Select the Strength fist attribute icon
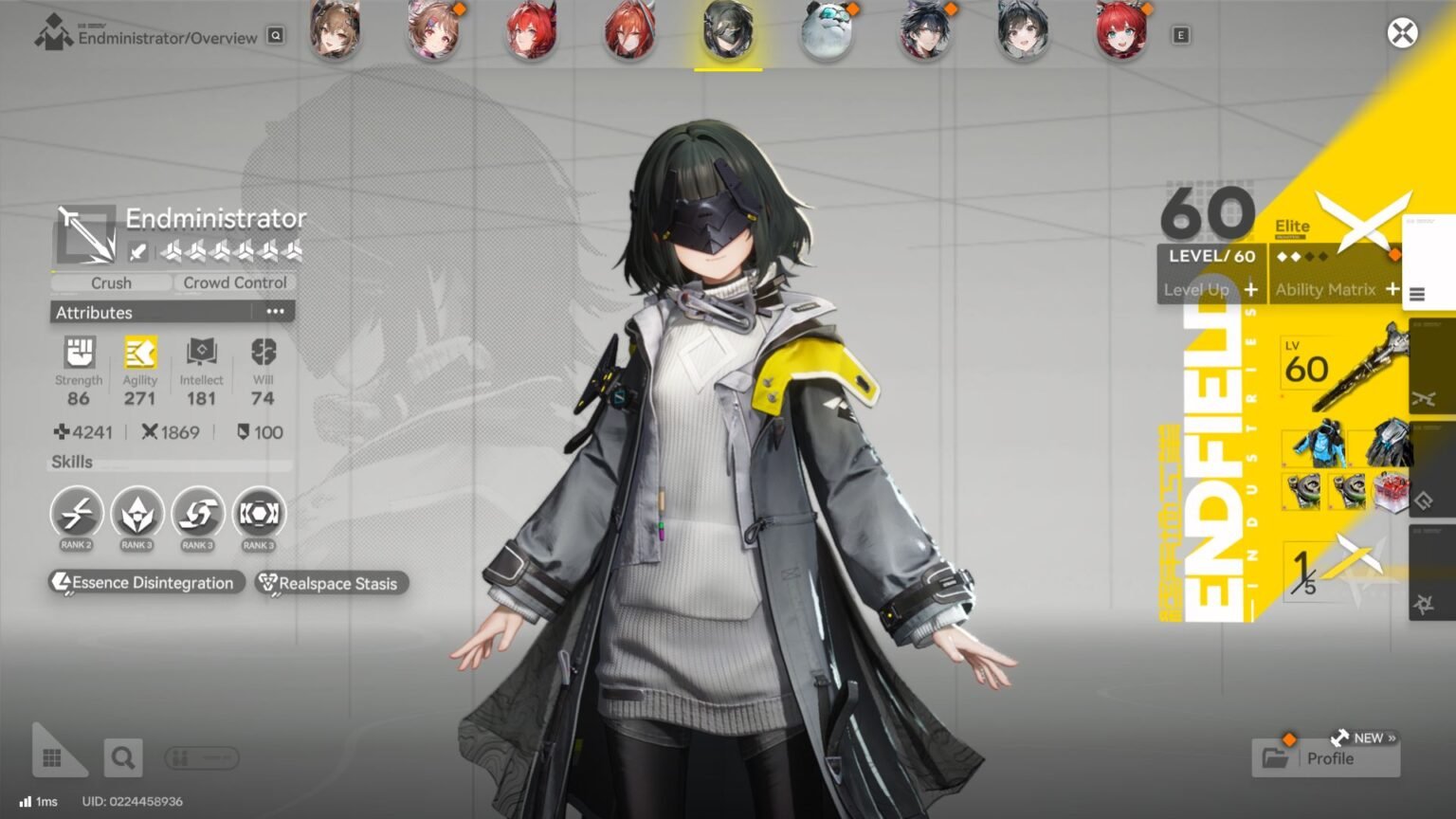This screenshot has height=819, width=1456. tap(79, 353)
